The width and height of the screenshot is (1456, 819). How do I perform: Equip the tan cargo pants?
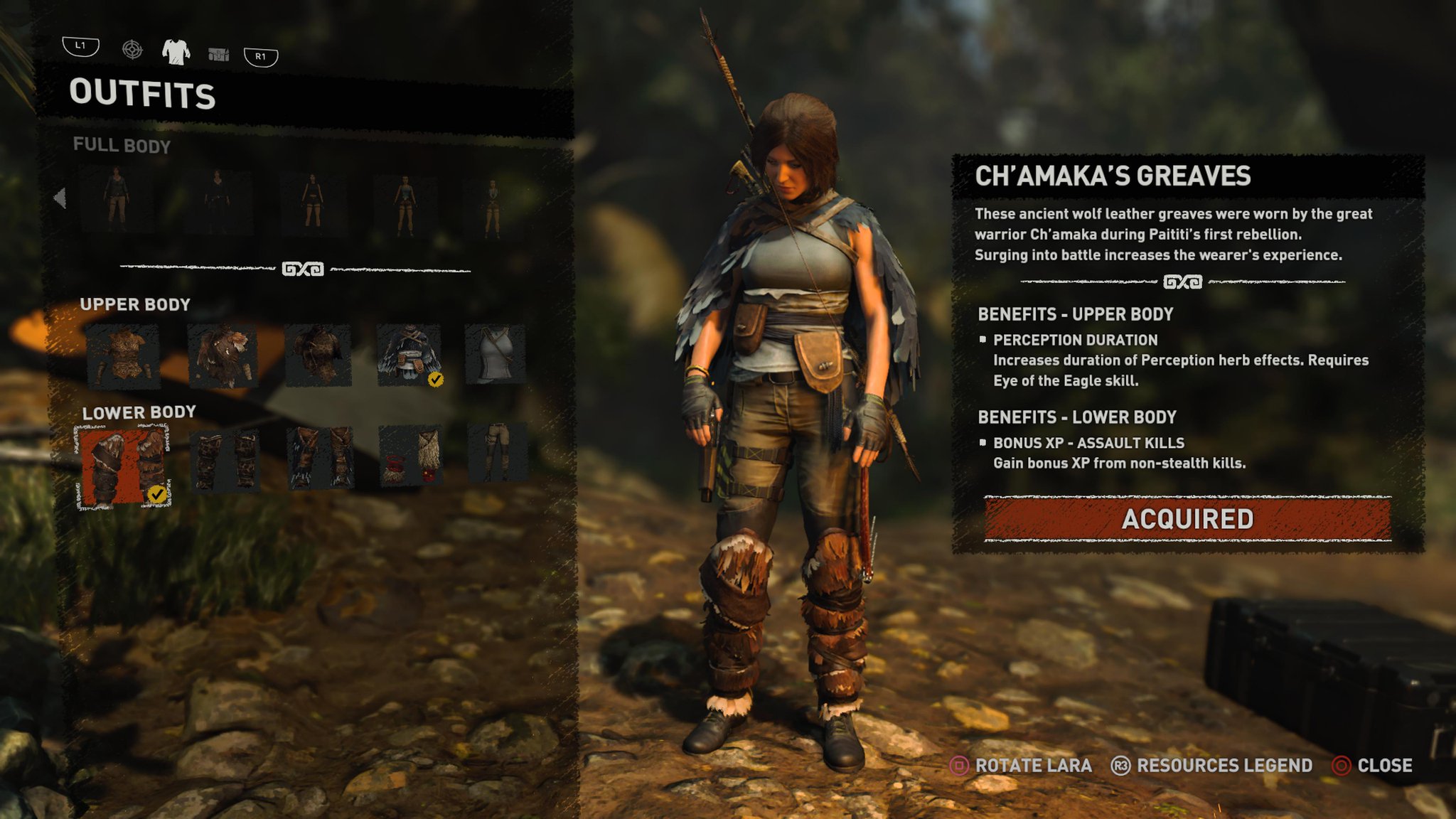[x=496, y=453]
